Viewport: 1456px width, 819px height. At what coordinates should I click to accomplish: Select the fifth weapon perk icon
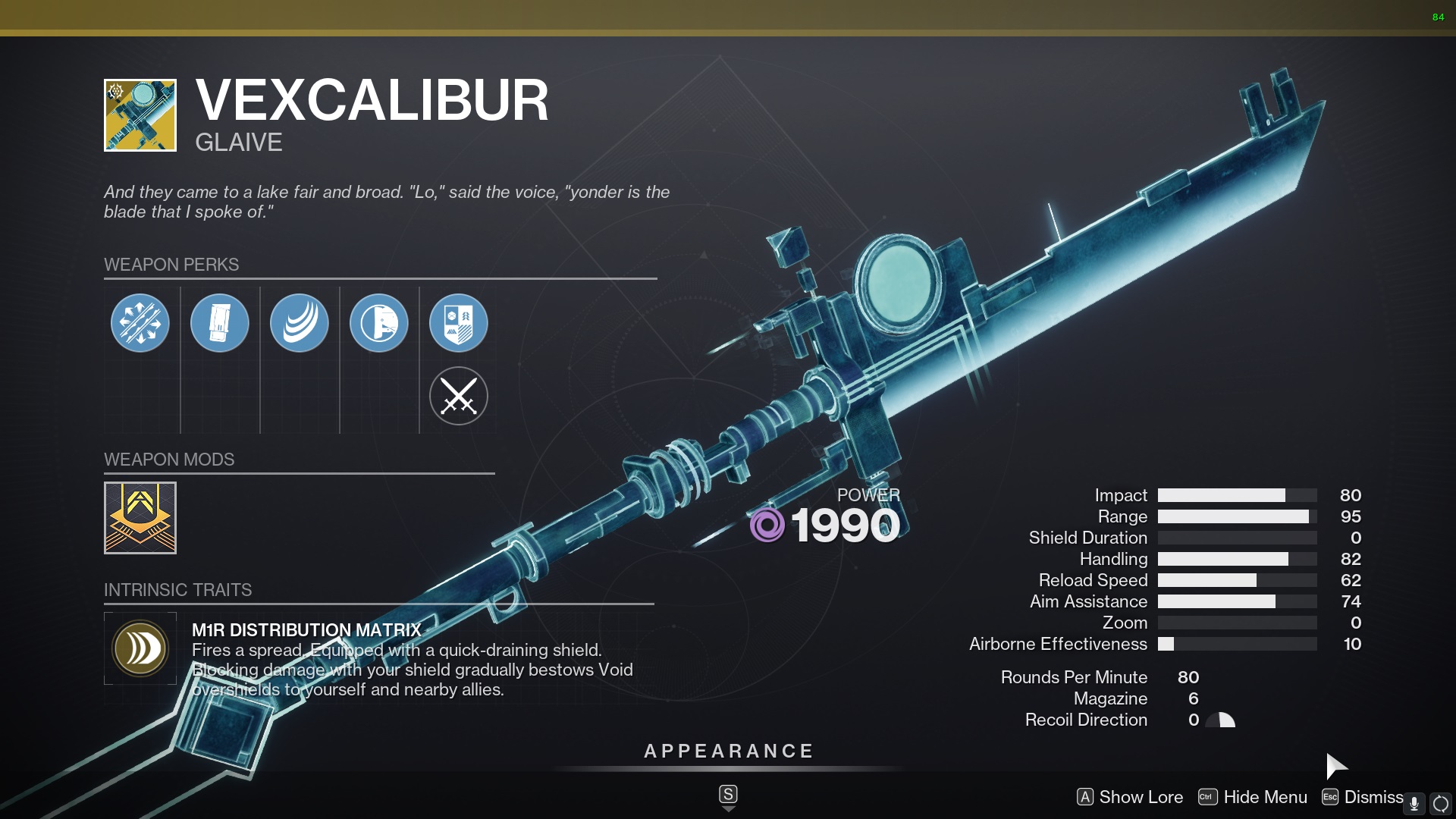(x=460, y=322)
